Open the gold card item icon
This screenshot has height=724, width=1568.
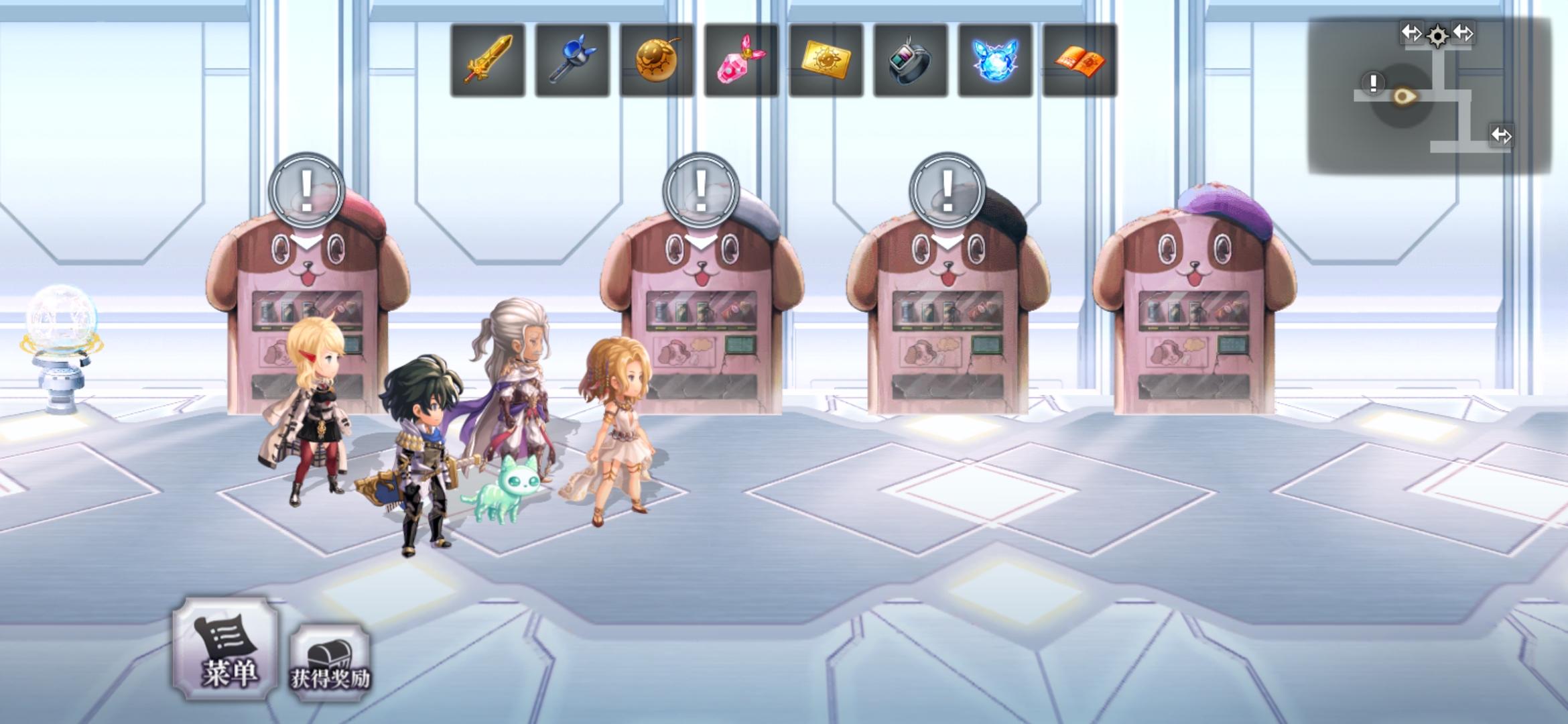click(826, 59)
